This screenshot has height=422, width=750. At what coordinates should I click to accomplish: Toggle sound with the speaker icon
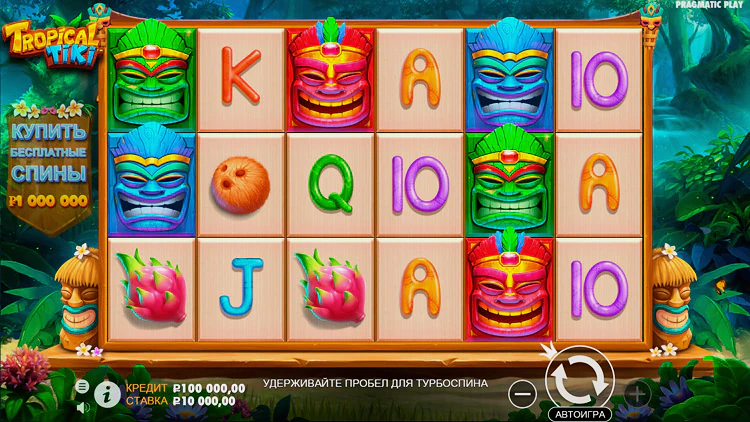[x=82, y=407]
